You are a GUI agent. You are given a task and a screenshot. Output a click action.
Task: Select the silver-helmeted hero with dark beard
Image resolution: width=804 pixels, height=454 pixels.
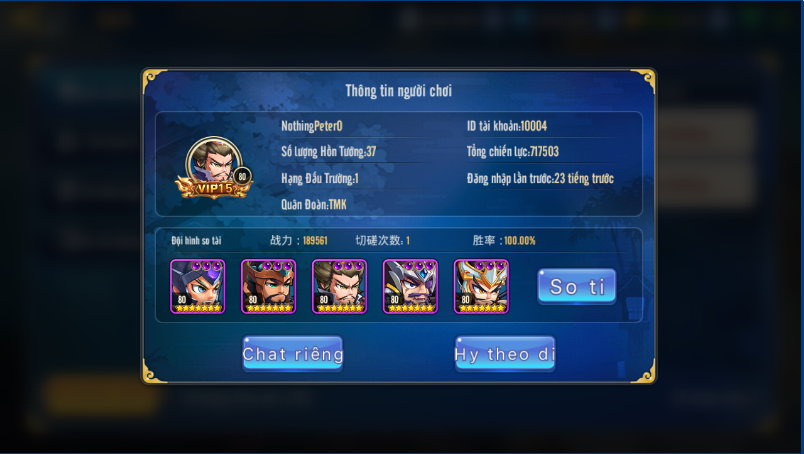pyautogui.click(x=410, y=286)
